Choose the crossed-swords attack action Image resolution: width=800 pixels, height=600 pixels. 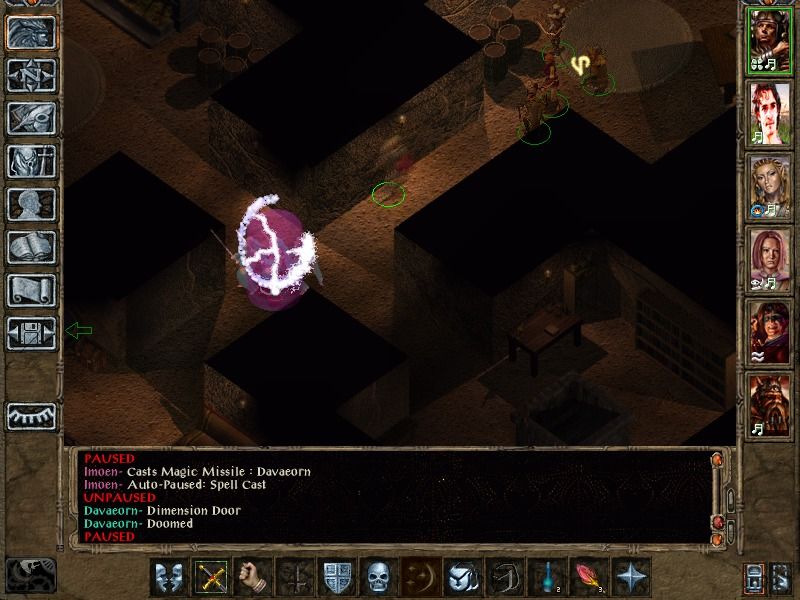(x=210, y=578)
